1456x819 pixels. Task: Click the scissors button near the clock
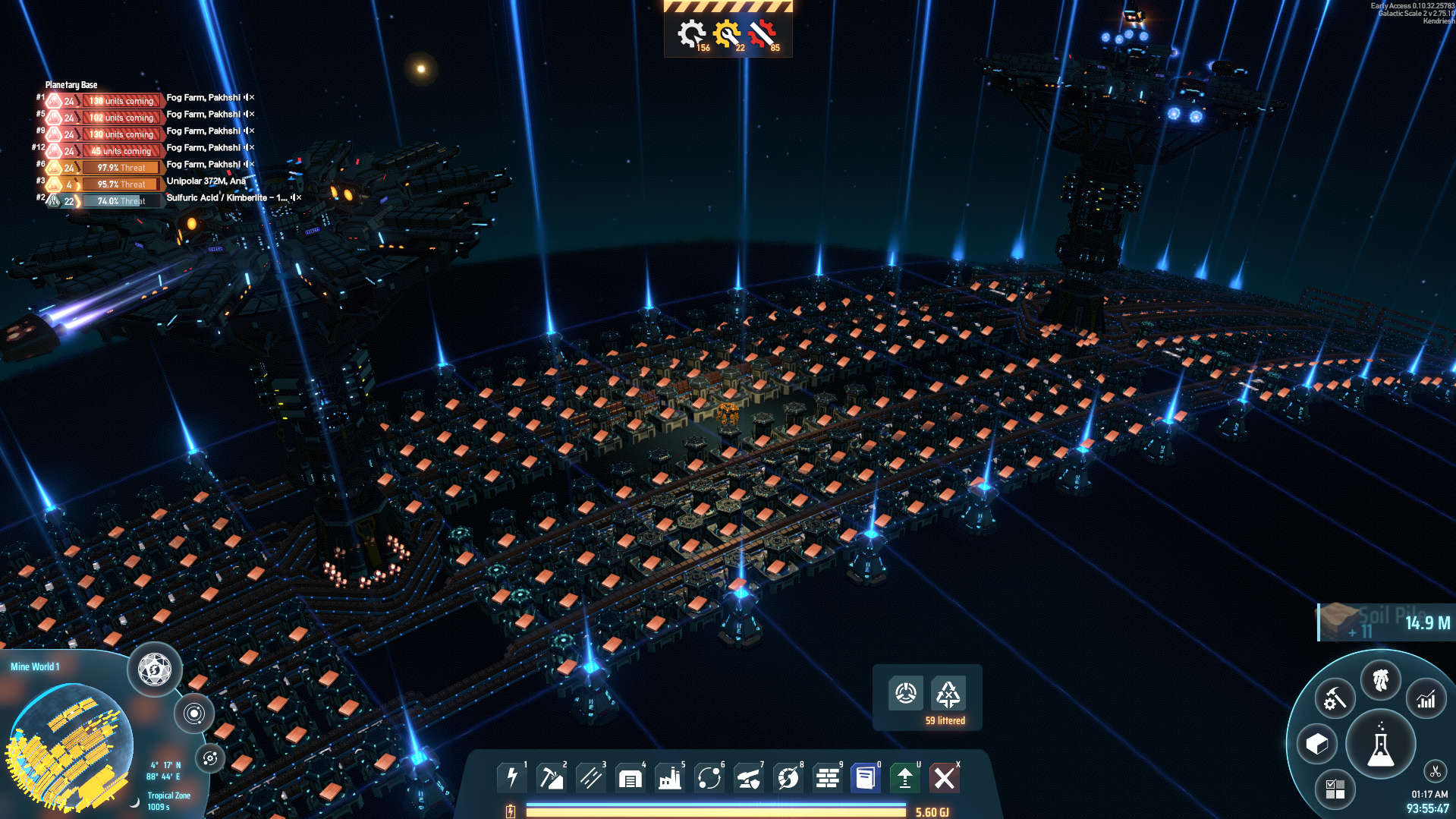click(x=1435, y=772)
